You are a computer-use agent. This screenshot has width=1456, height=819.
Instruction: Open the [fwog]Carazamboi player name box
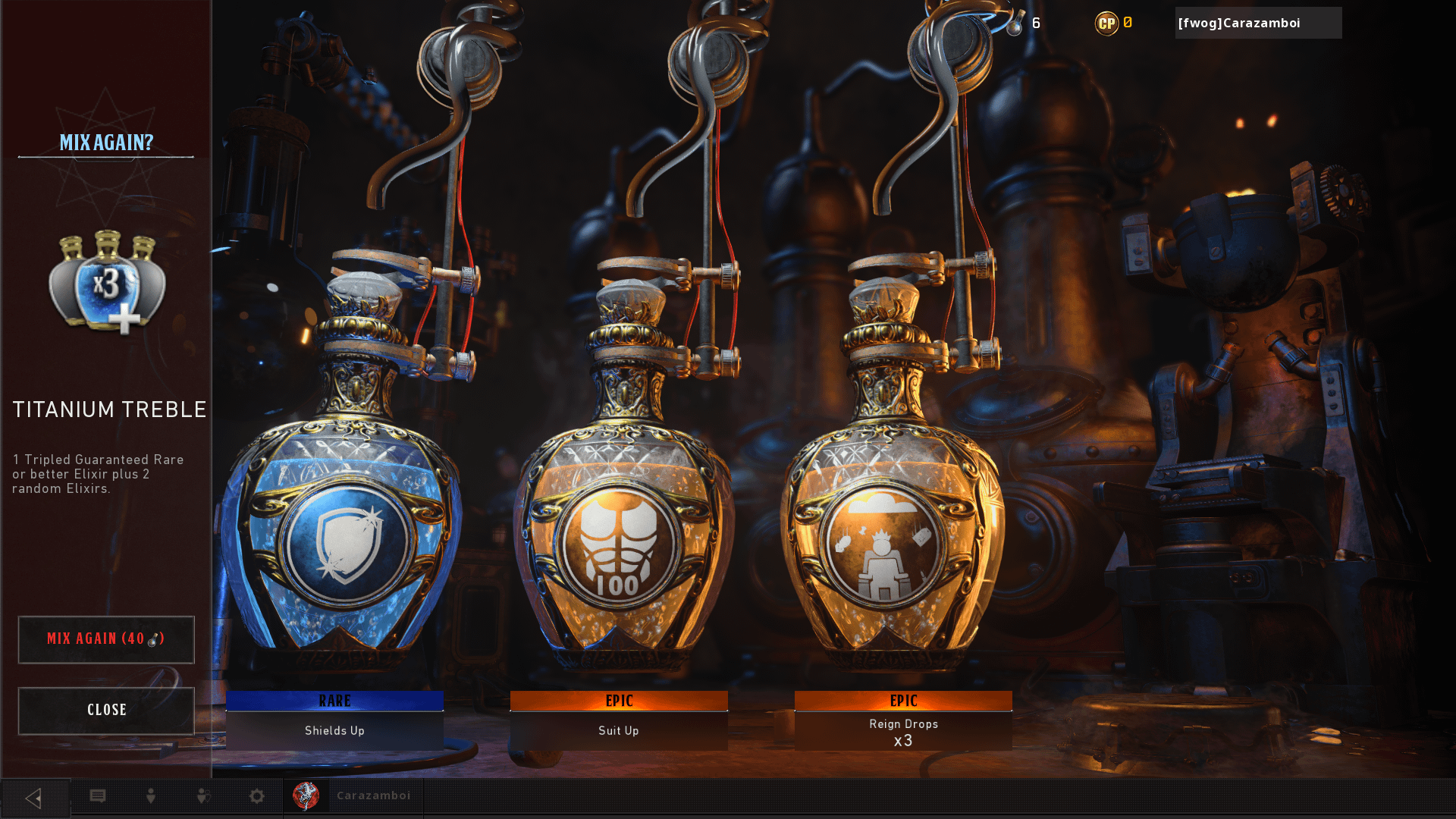[1257, 24]
